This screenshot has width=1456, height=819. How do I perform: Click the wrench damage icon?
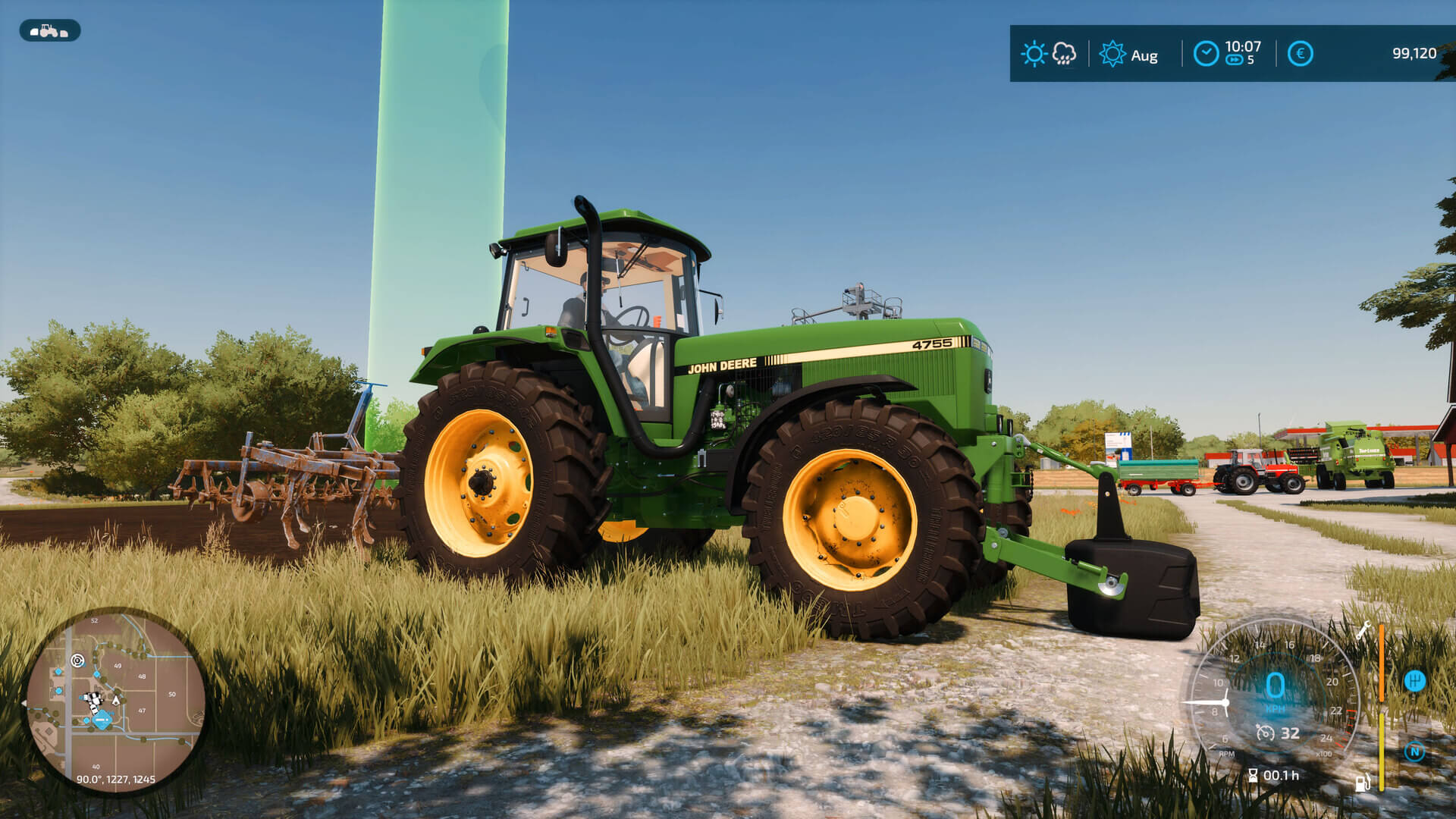tap(1363, 629)
